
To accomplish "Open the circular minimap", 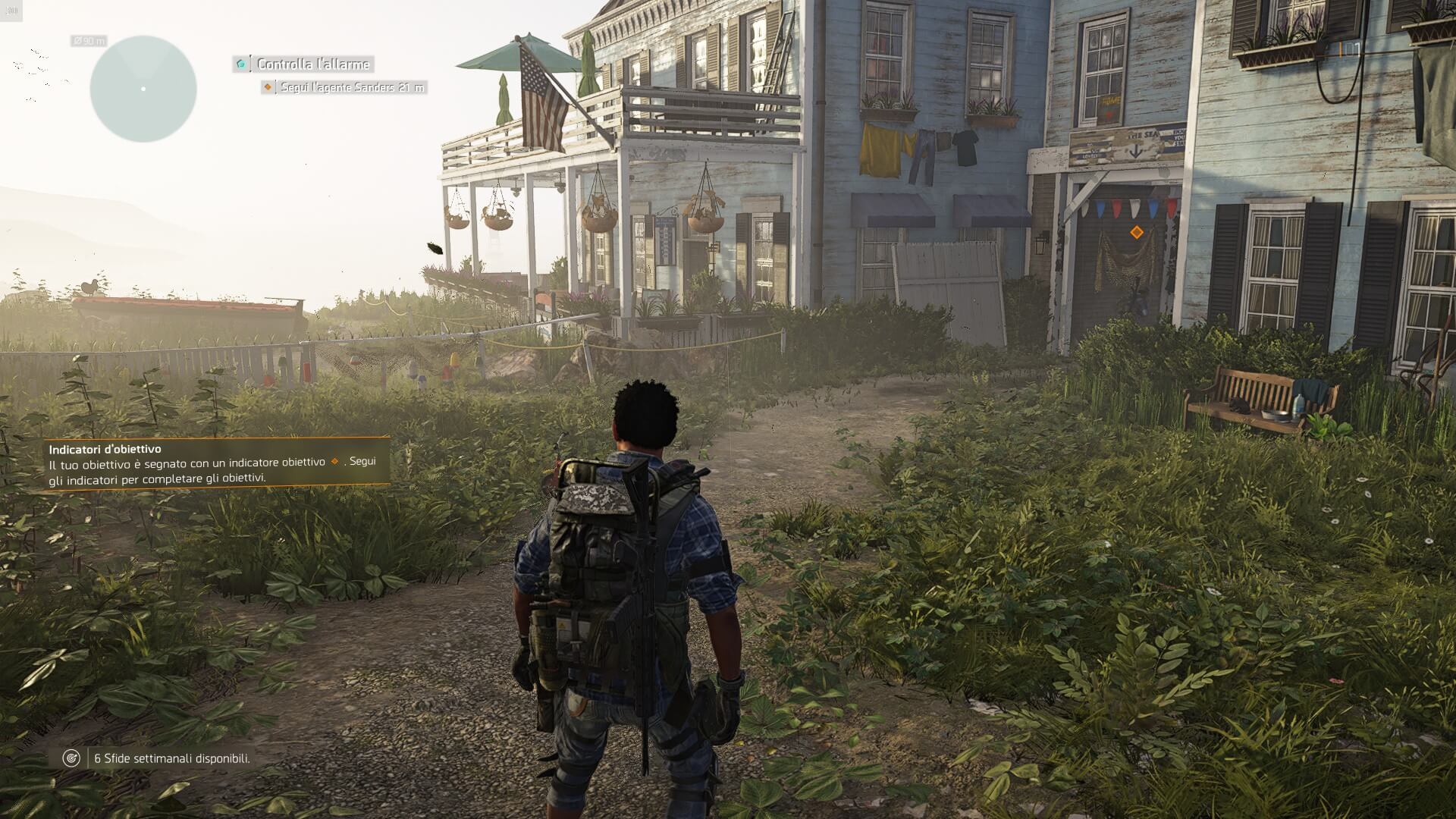I will 143,89.
